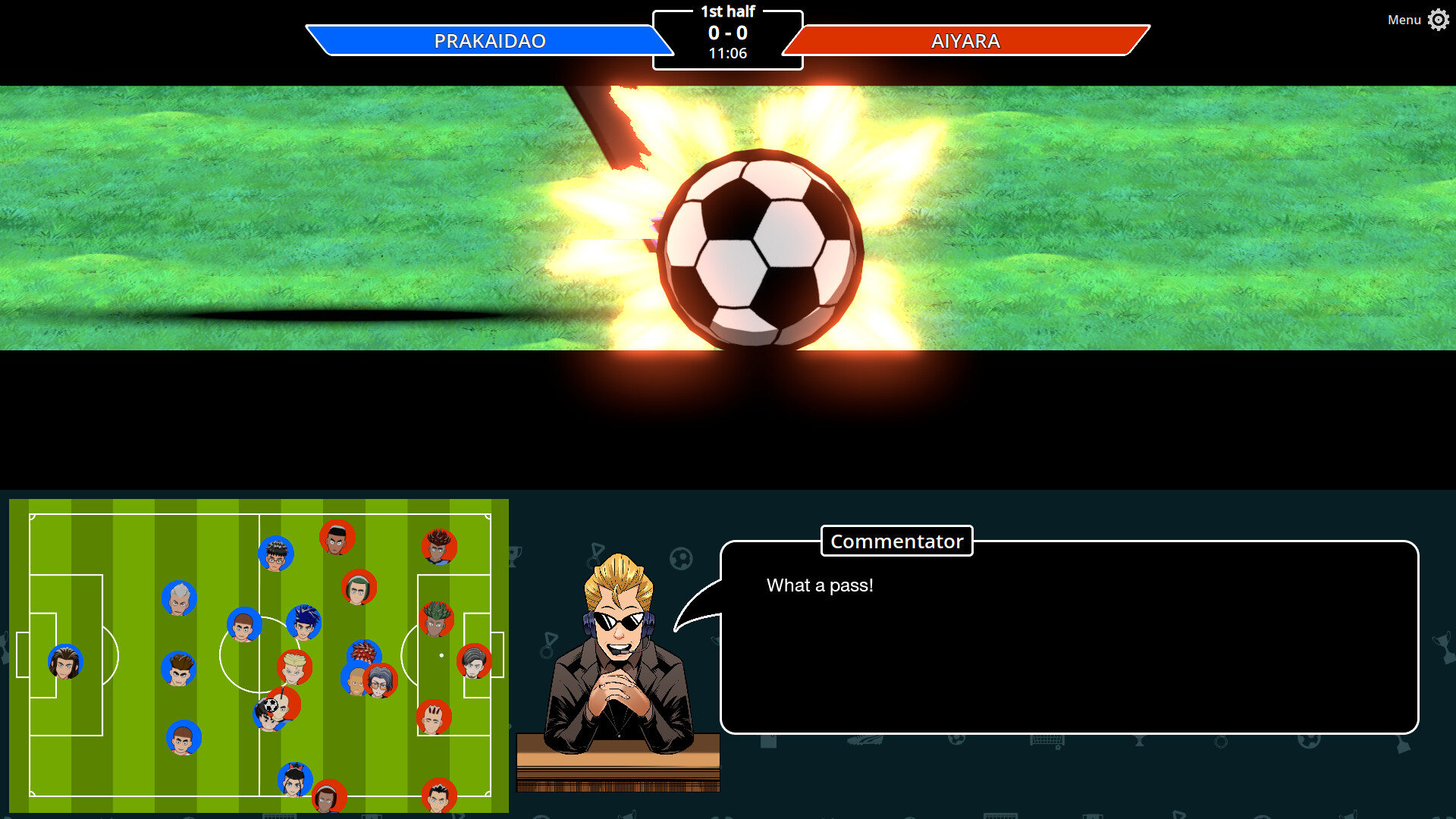Click the 11:06 match timer
The height and width of the screenshot is (819, 1456).
pos(727,53)
